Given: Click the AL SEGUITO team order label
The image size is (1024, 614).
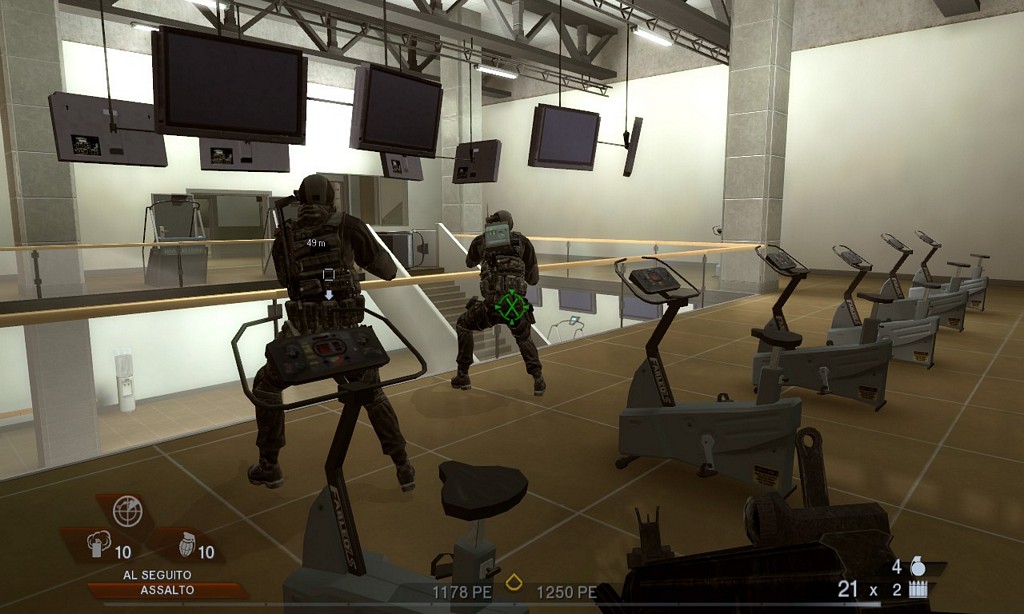Looking at the screenshot, I should (154, 574).
